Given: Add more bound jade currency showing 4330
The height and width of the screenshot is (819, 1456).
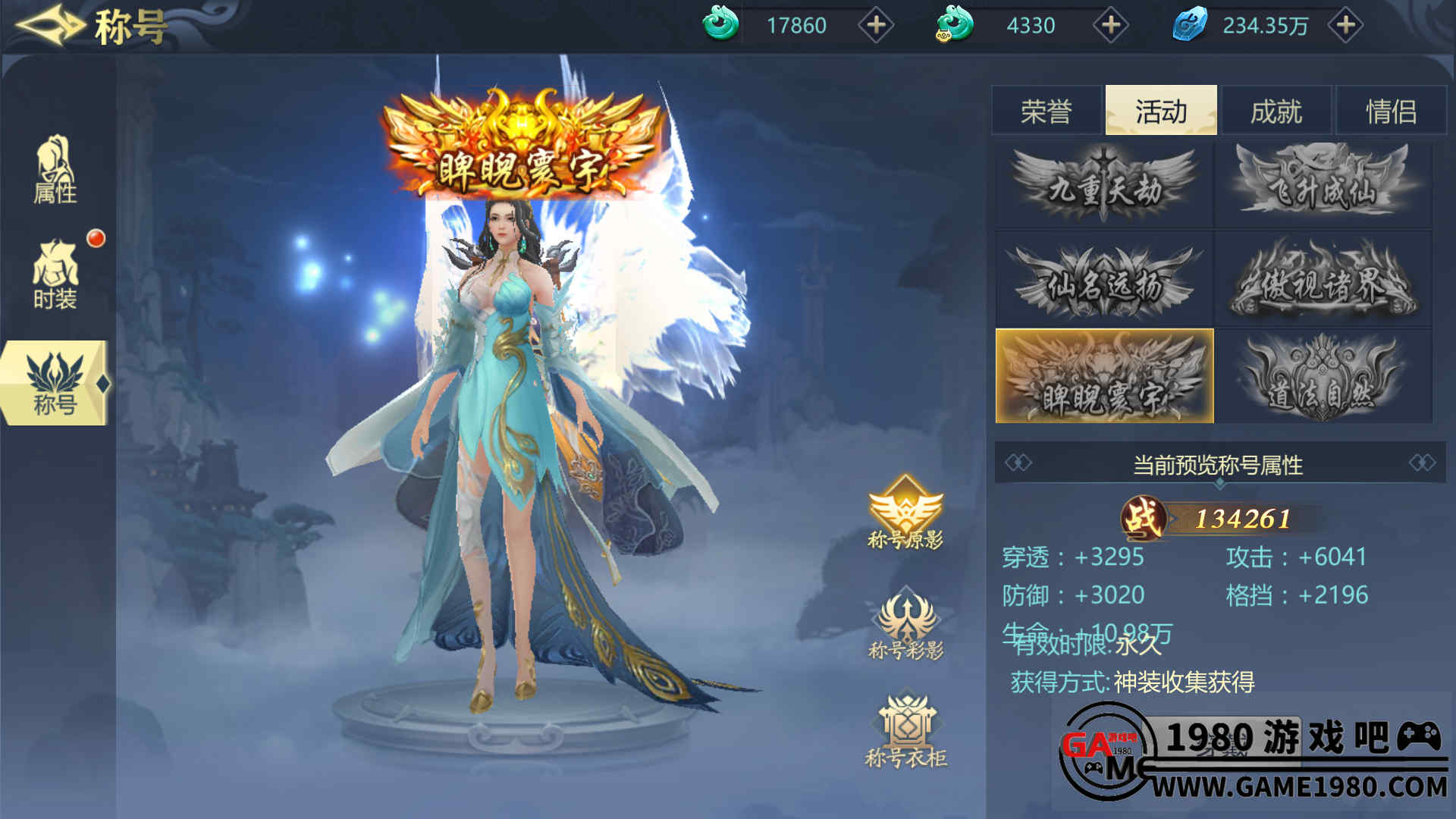Looking at the screenshot, I should [1111, 25].
